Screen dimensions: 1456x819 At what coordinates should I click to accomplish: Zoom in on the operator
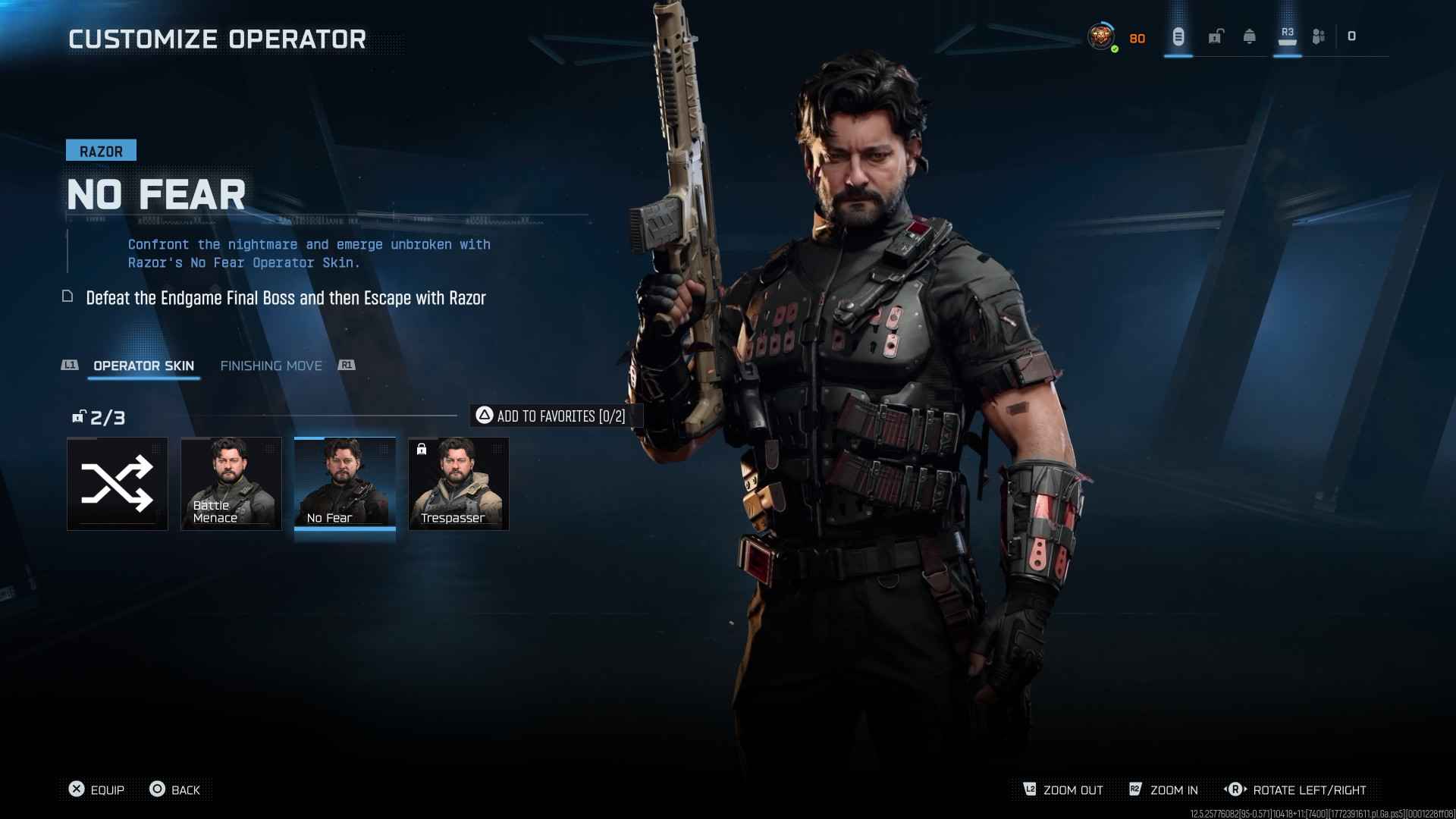(x=1164, y=789)
